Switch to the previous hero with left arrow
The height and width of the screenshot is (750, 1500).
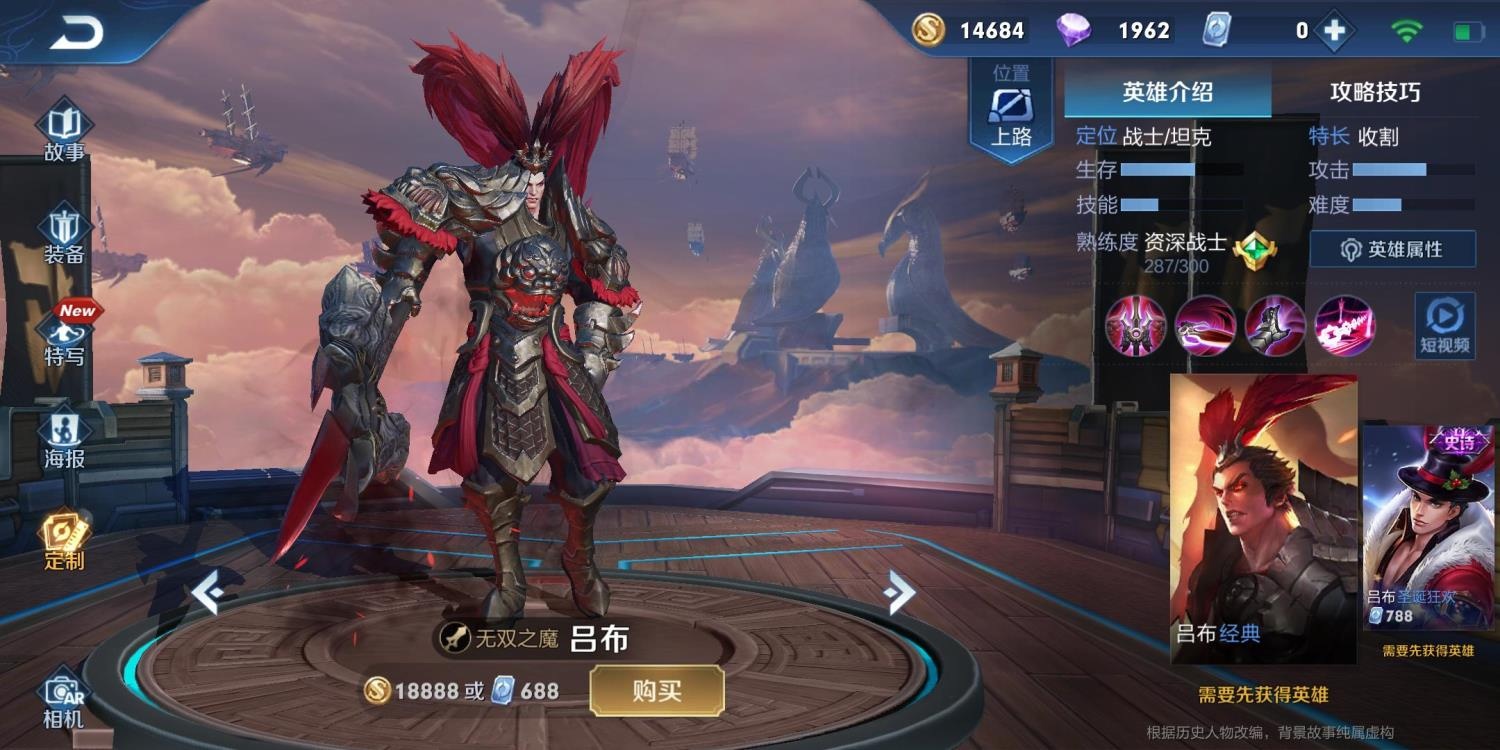[207, 595]
